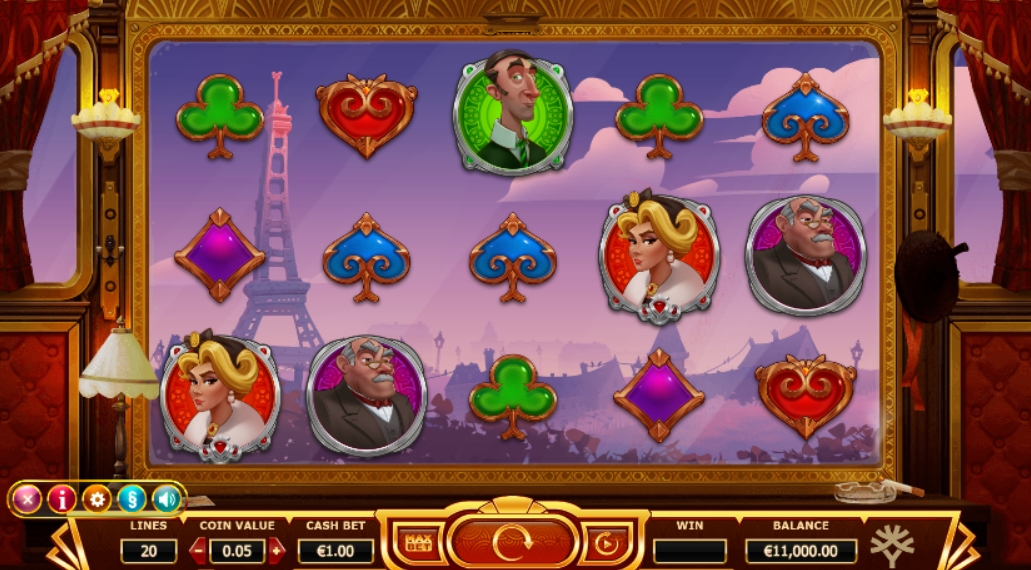Open the game info paytable
The width and height of the screenshot is (1031, 570).
coord(62,498)
